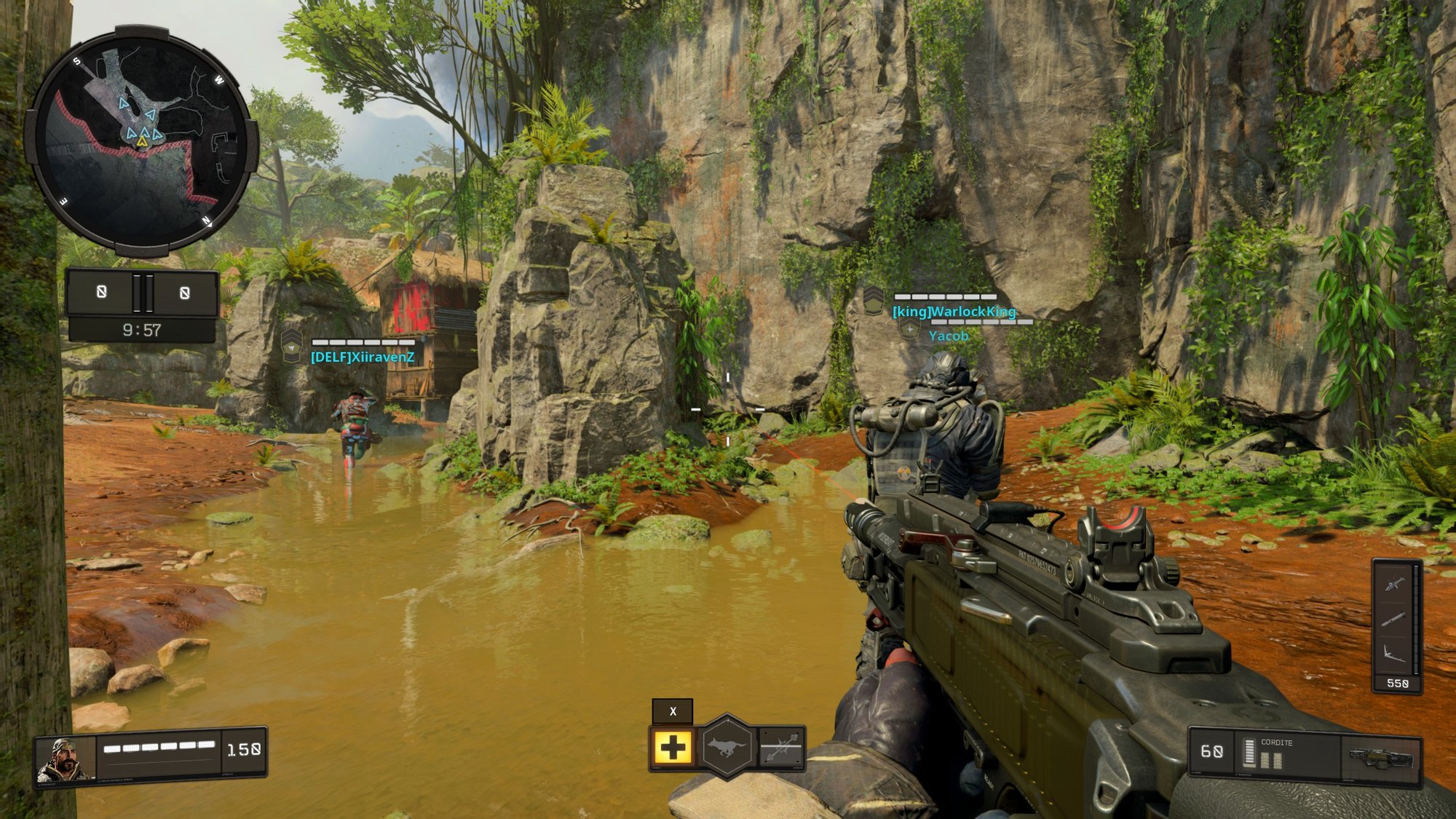The height and width of the screenshot is (819, 1456).
Task: Choose the winged drone scorestreak icon
Action: coord(1395,652)
